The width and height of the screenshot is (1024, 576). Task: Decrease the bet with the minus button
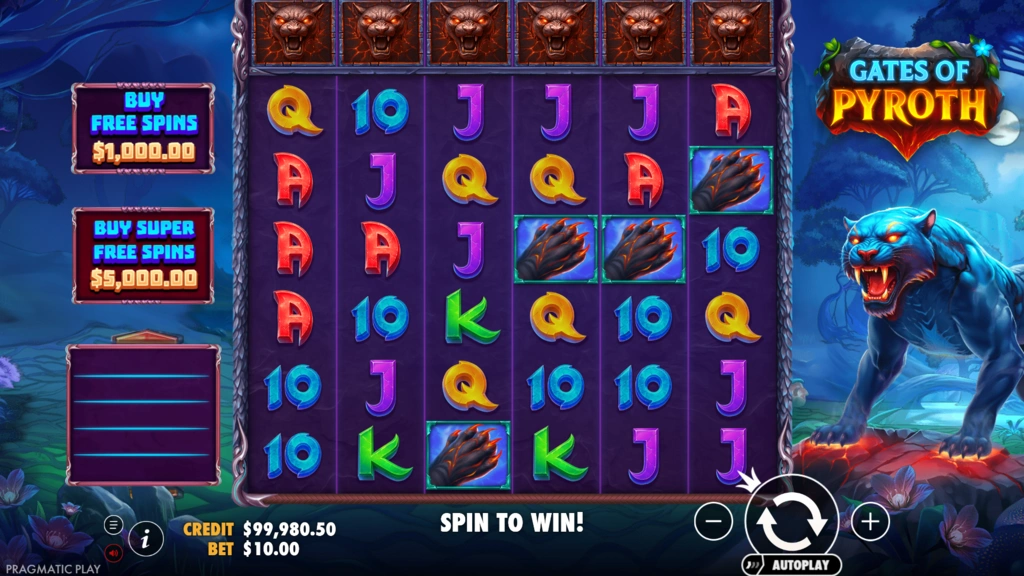713,521
